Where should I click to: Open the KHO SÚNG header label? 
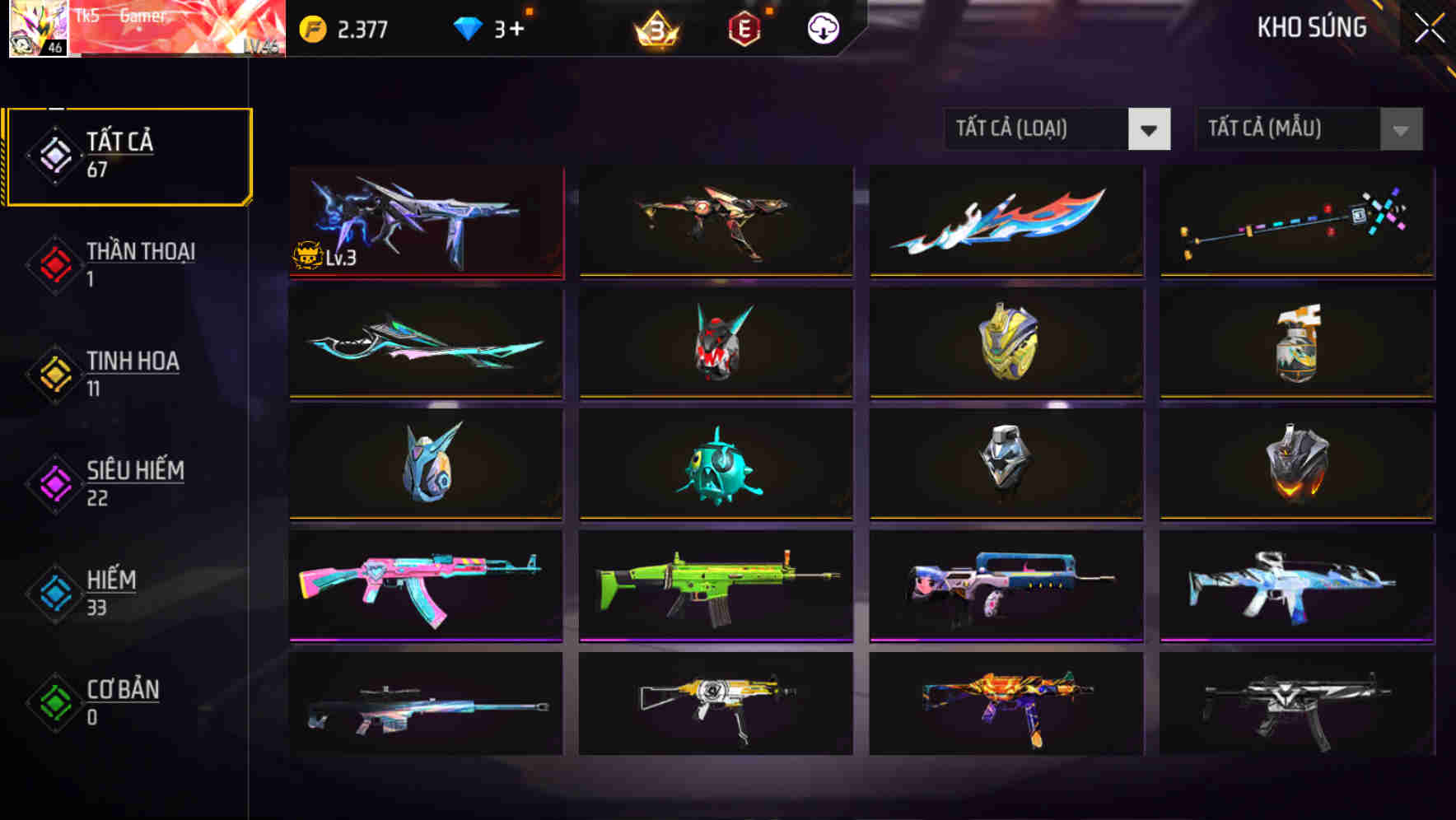click(1310, 27)
